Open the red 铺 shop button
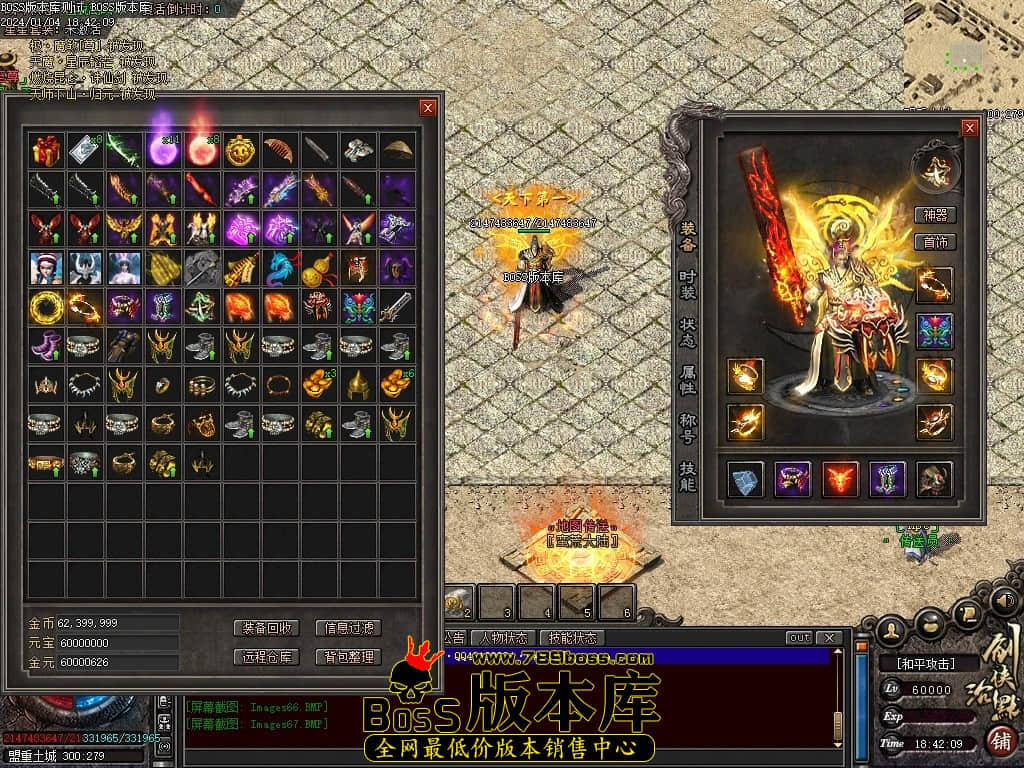 tap(999, 741)
